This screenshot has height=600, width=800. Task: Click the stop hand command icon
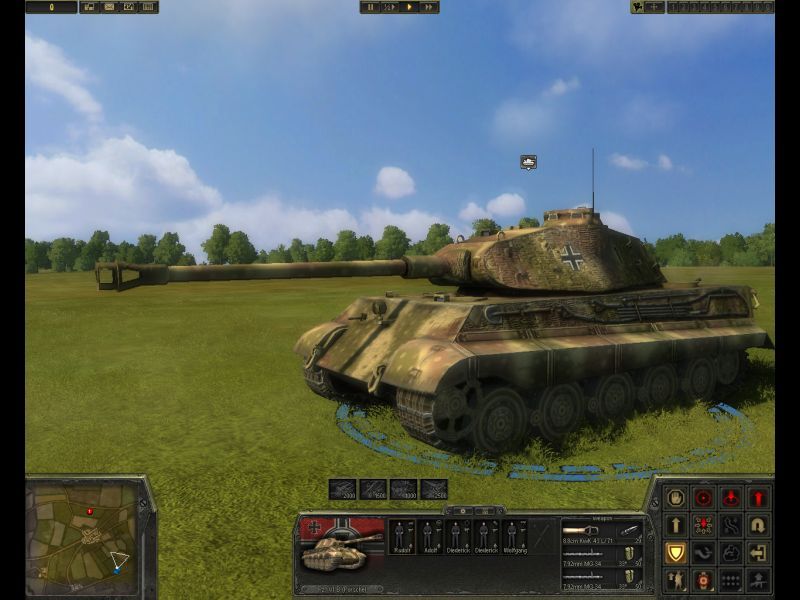tap(676, 497)
